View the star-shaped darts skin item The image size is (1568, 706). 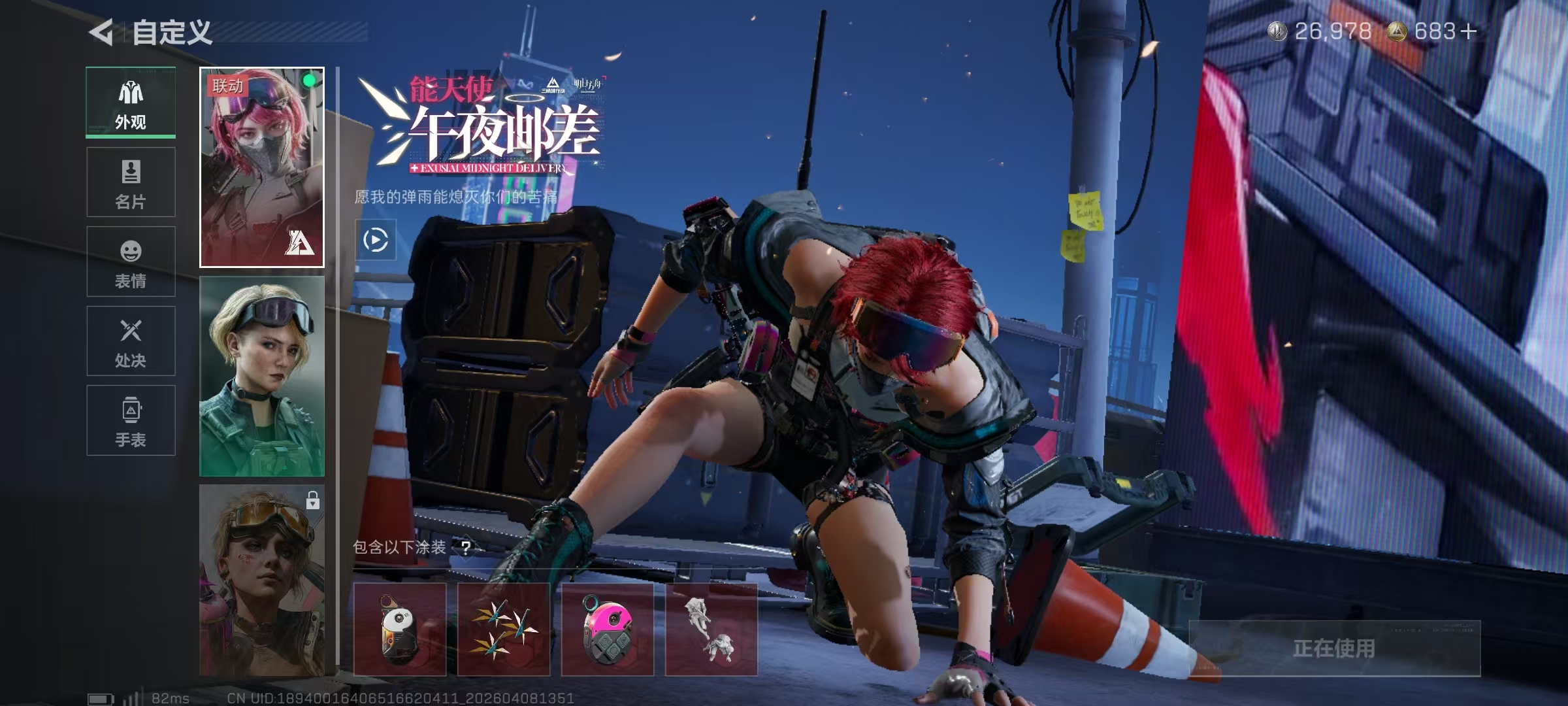[504, 630]
